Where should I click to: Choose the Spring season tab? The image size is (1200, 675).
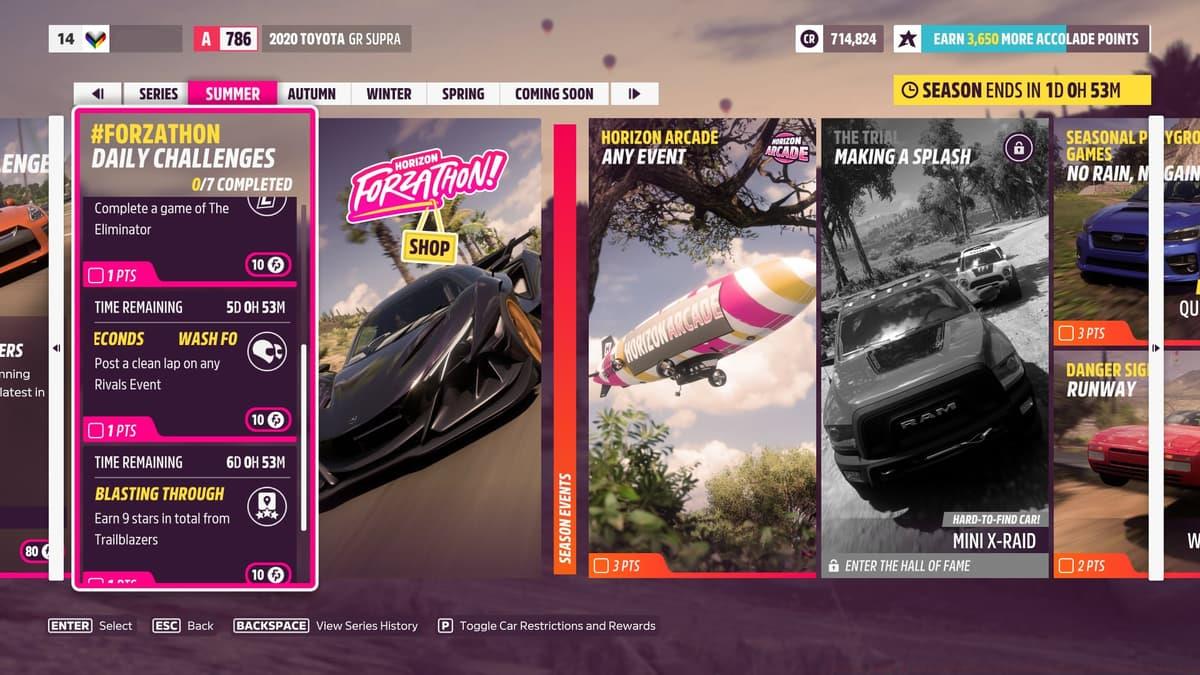[x=463, y=94]
